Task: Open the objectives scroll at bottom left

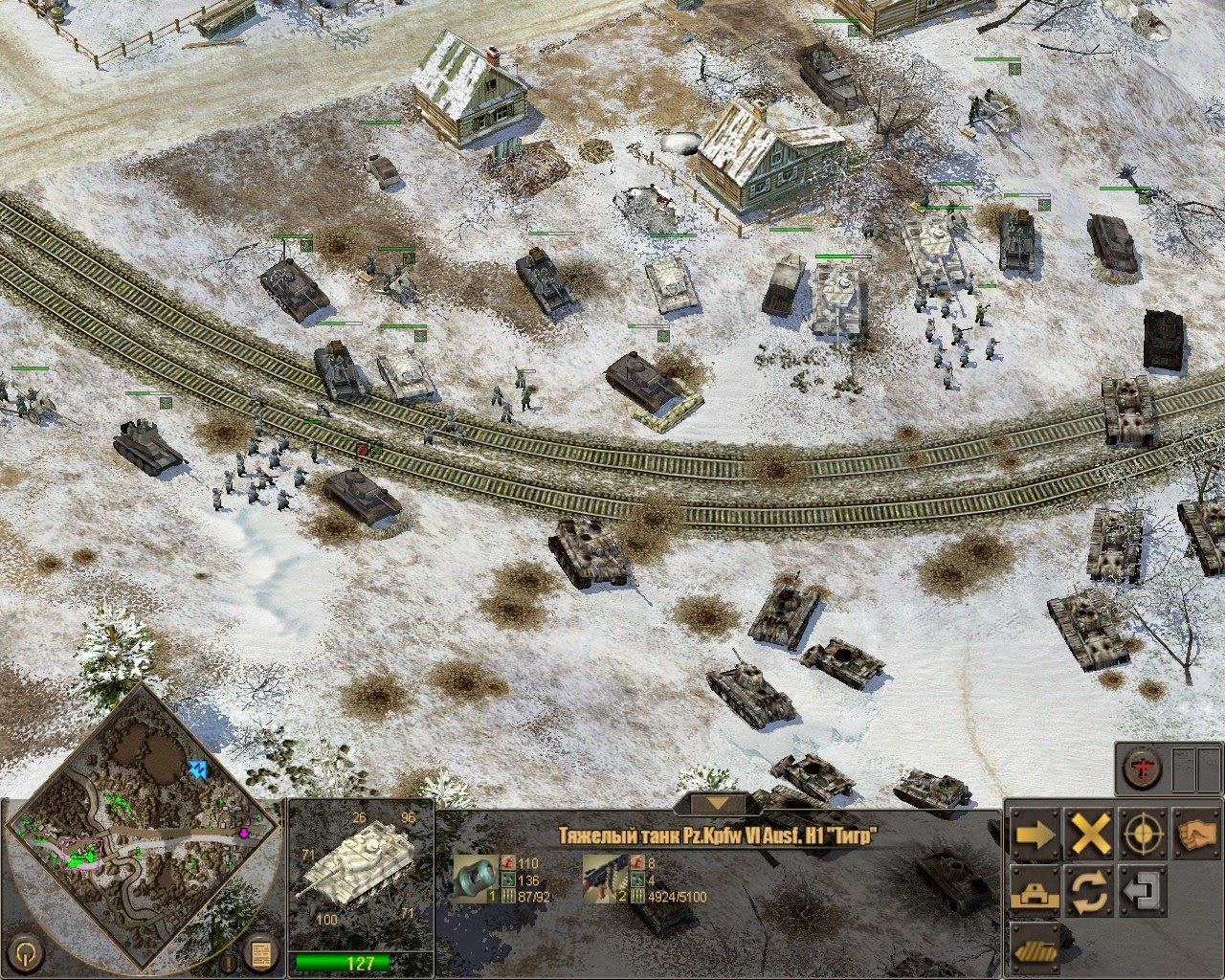Action: [x=261, y=953]
